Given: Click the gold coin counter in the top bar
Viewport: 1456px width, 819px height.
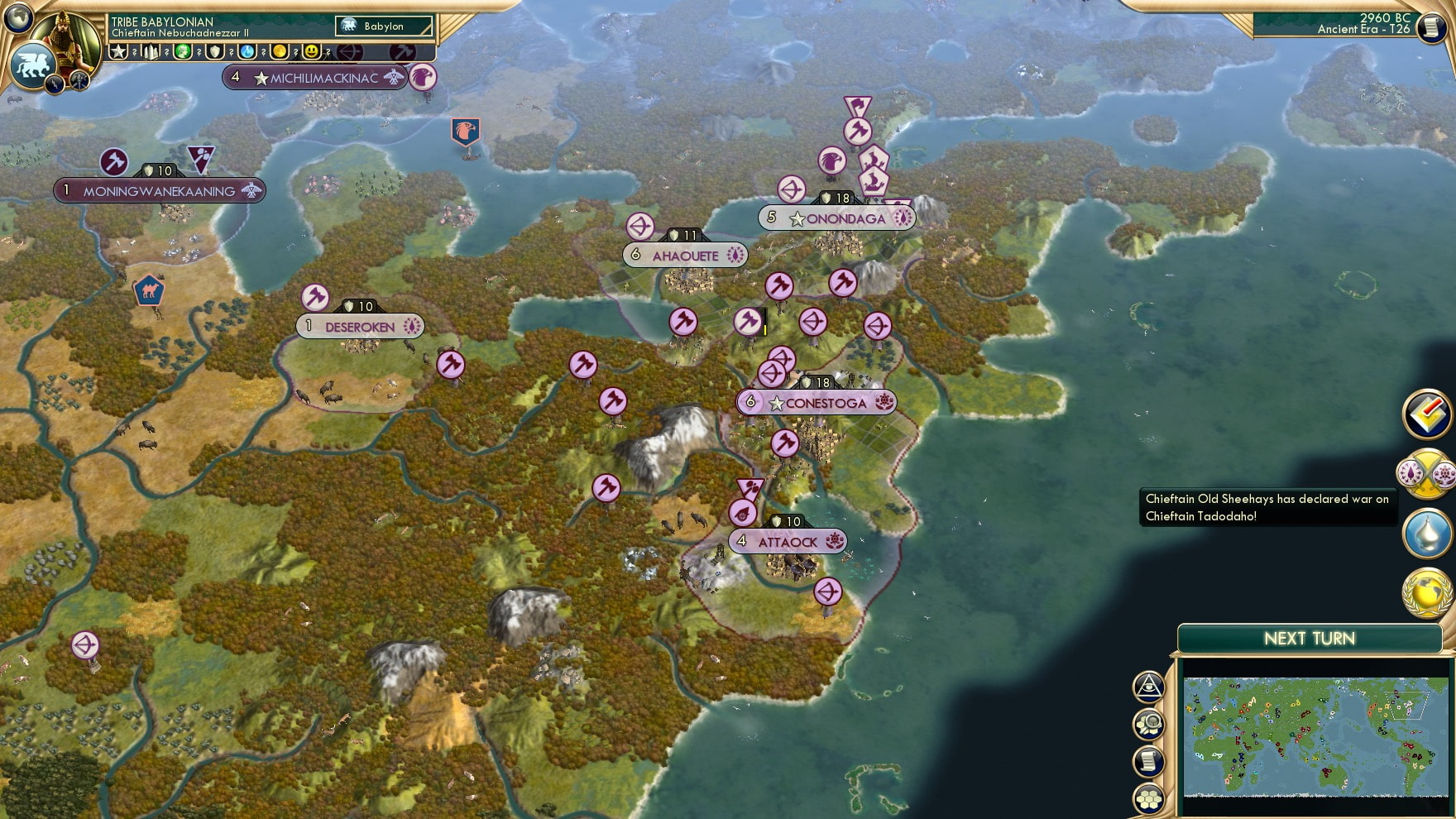Looking at the screenshot, I should tap(280, 51).
